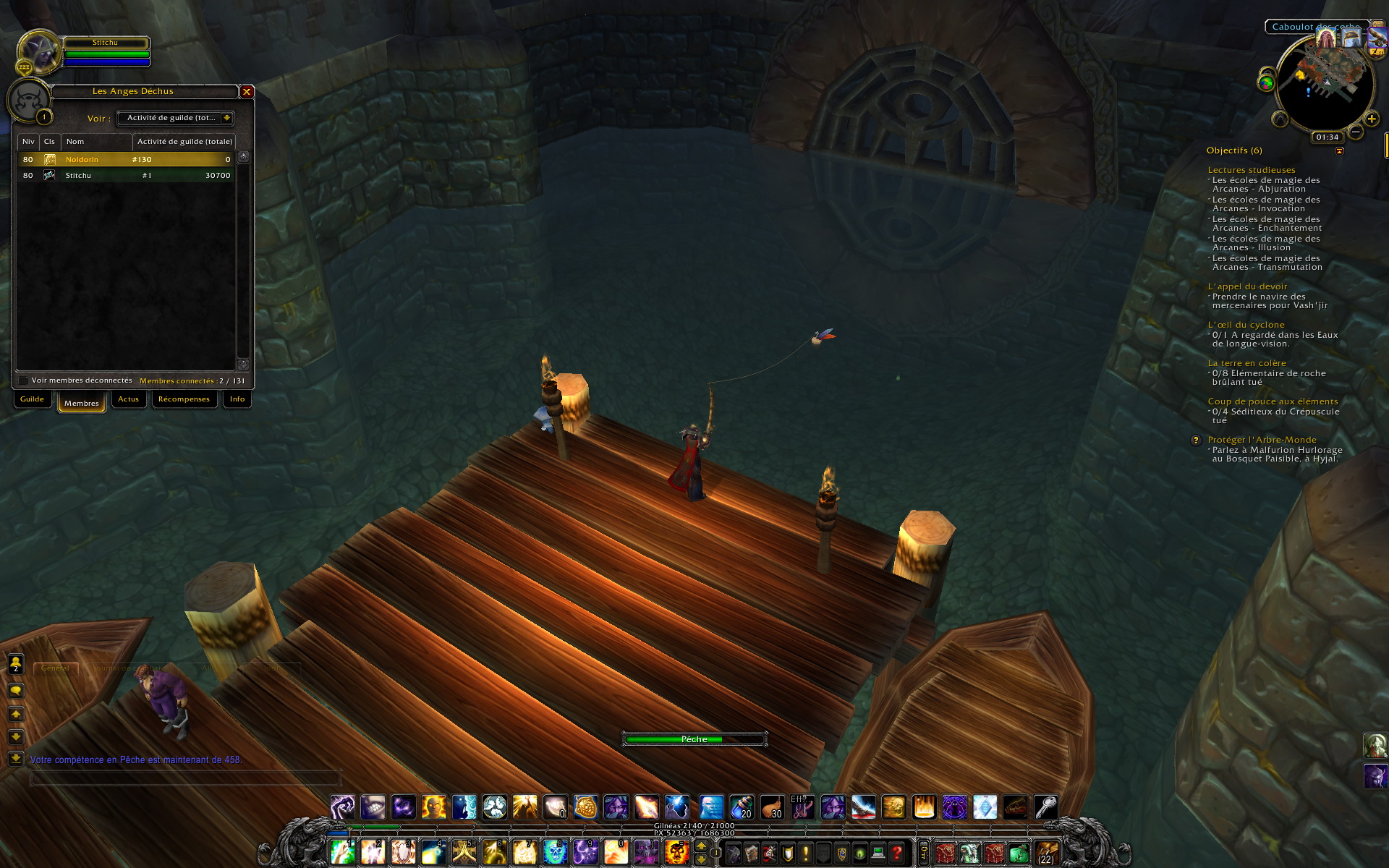Show the Récompenses tab

[x=184, y=399]
